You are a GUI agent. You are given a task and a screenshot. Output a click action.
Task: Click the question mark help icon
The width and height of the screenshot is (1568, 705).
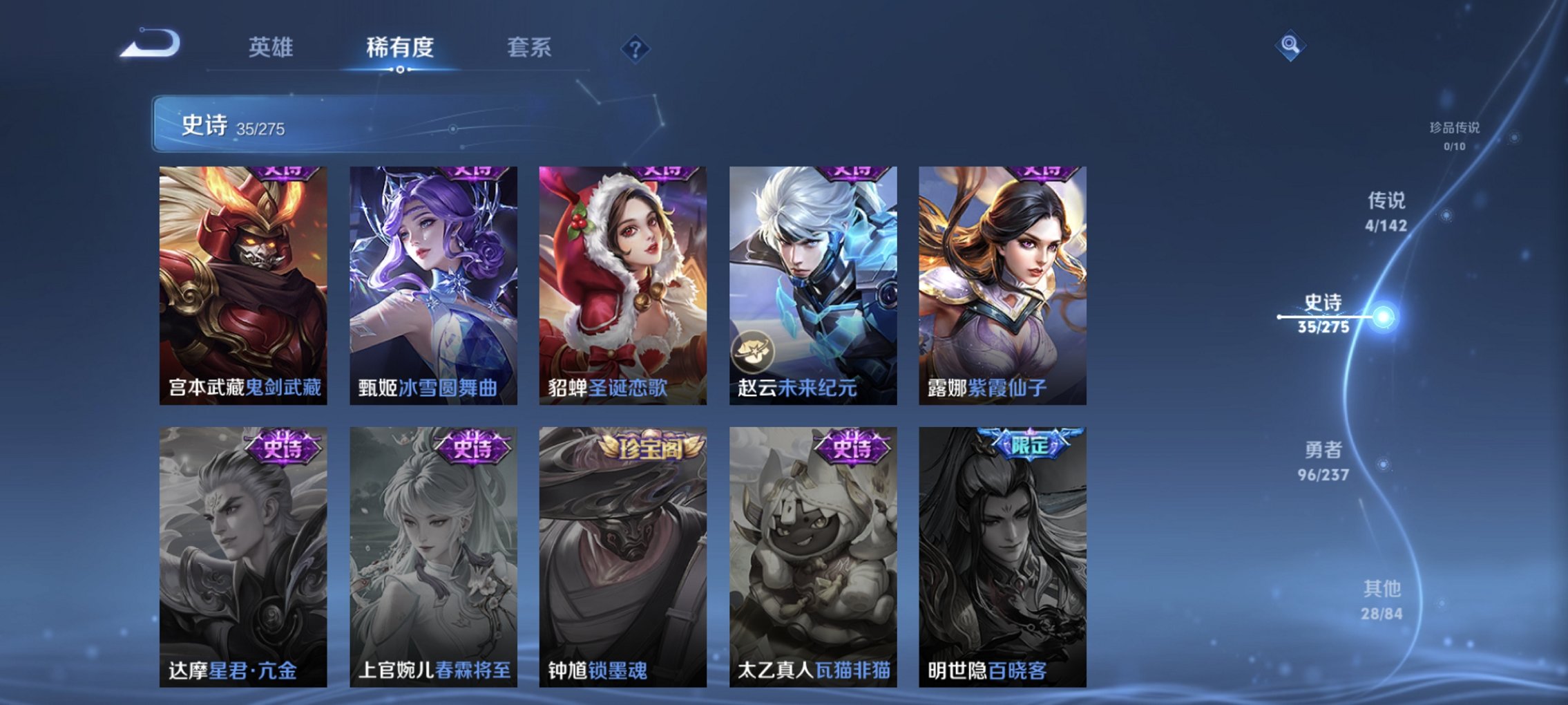click(634, 49)
